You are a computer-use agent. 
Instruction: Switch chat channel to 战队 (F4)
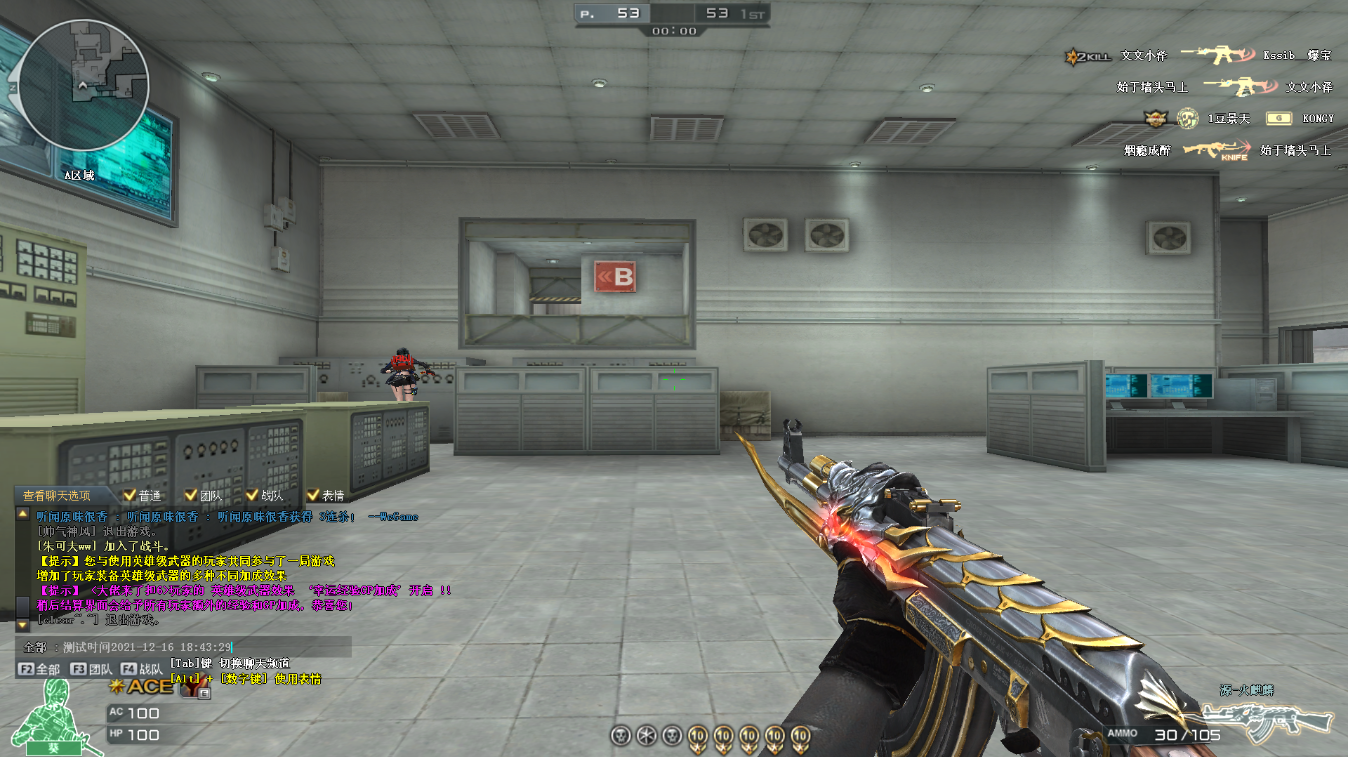click(x=142, y=669)
